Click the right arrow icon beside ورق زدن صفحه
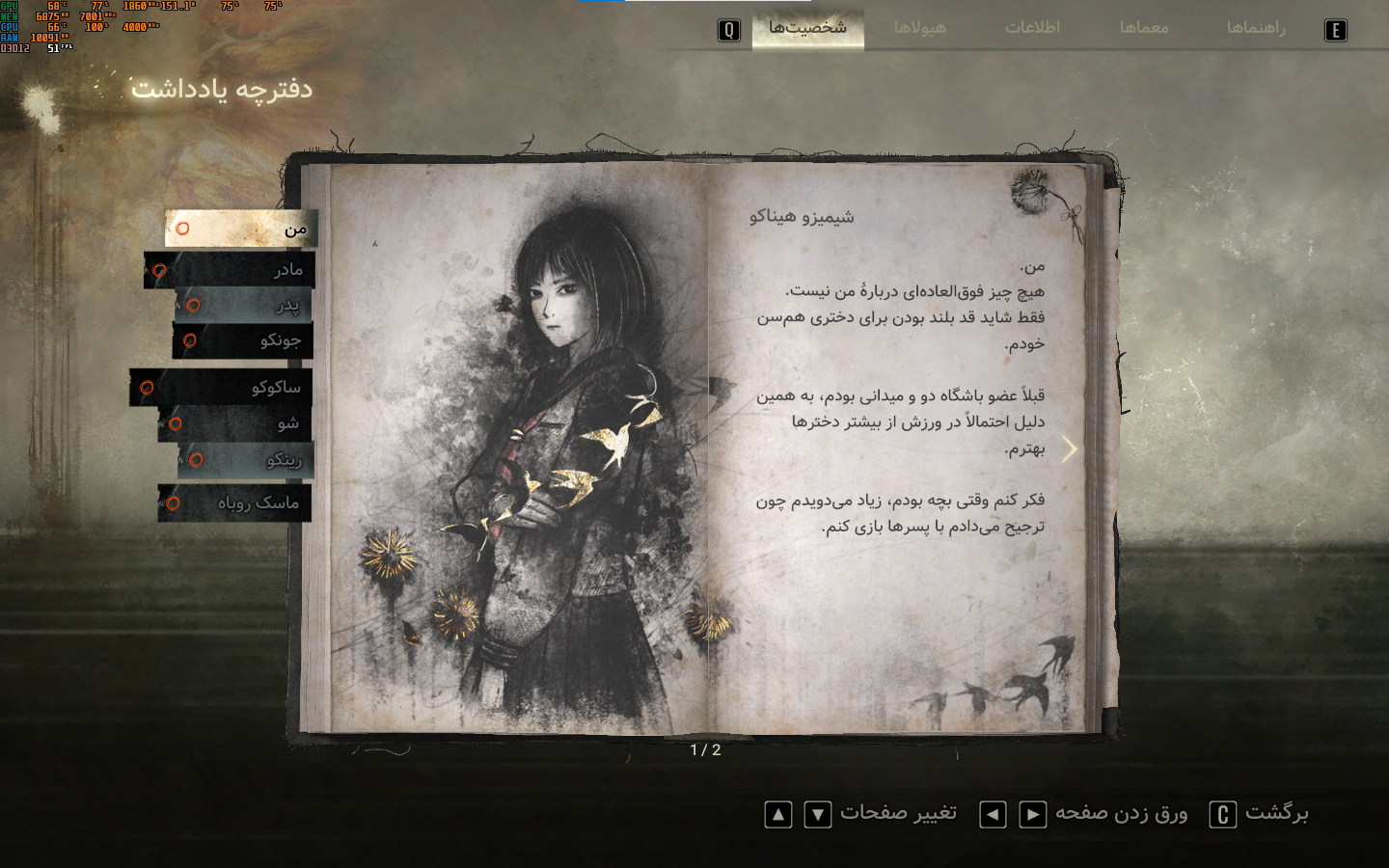The image size is (1389, 868). [1034, 815]
